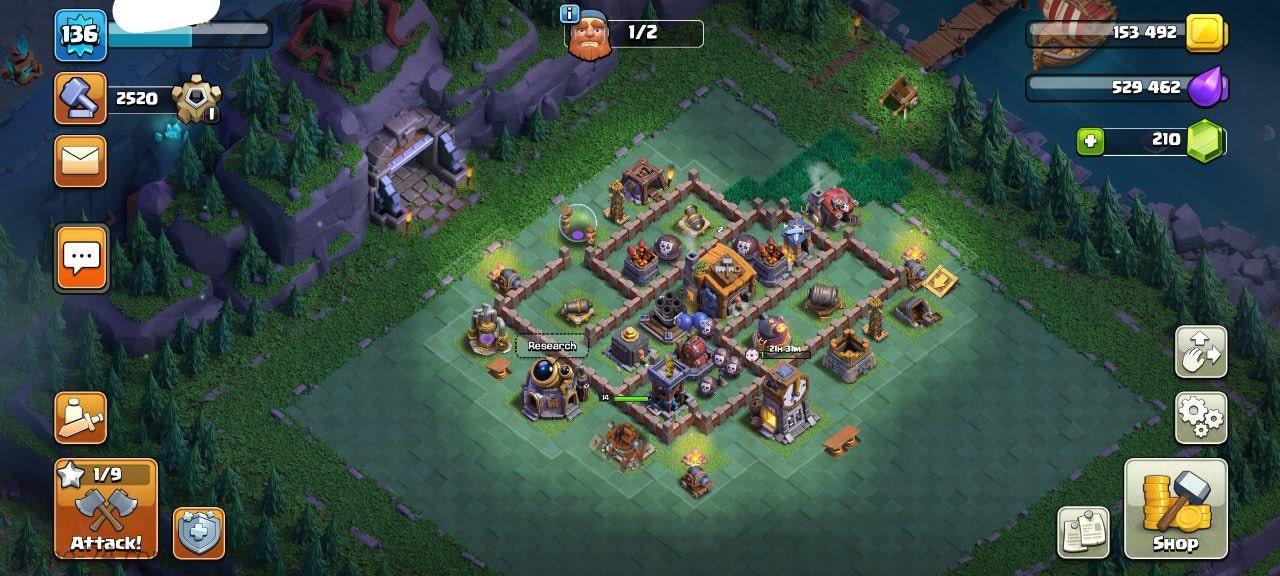
Task: Click the blue info icon above Master Builder
Action: click(x=570, y=13)
